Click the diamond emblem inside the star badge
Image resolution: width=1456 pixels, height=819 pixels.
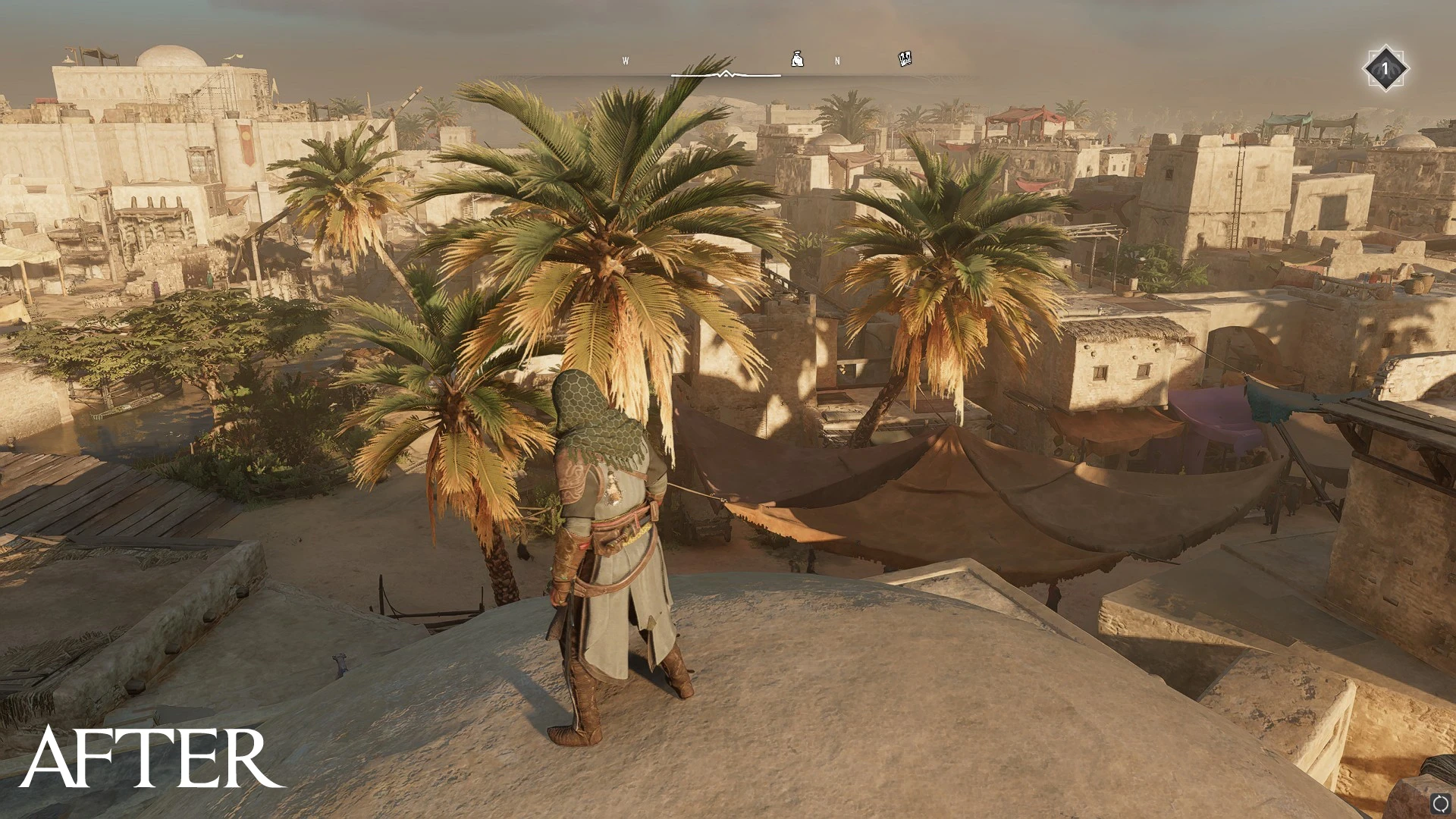(x=1386, y=68)
